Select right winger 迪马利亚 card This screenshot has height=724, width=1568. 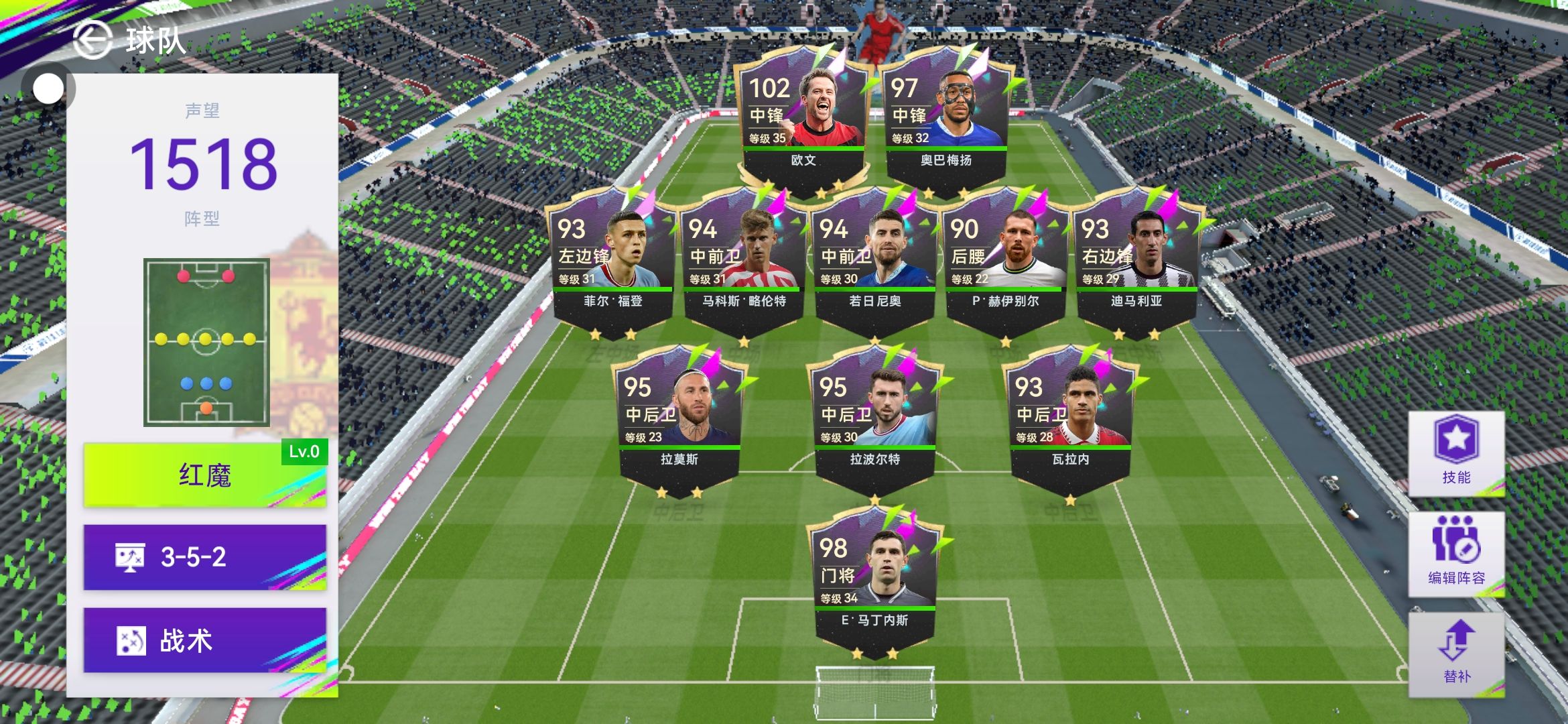coord(1136,263)
